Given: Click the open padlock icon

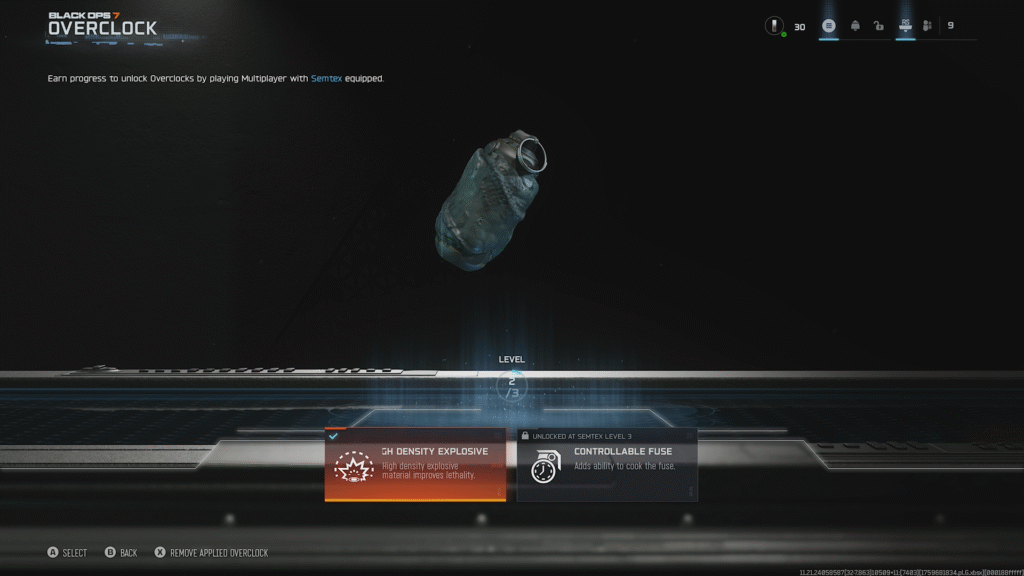Looking at the screenshot, I should 879,26.
